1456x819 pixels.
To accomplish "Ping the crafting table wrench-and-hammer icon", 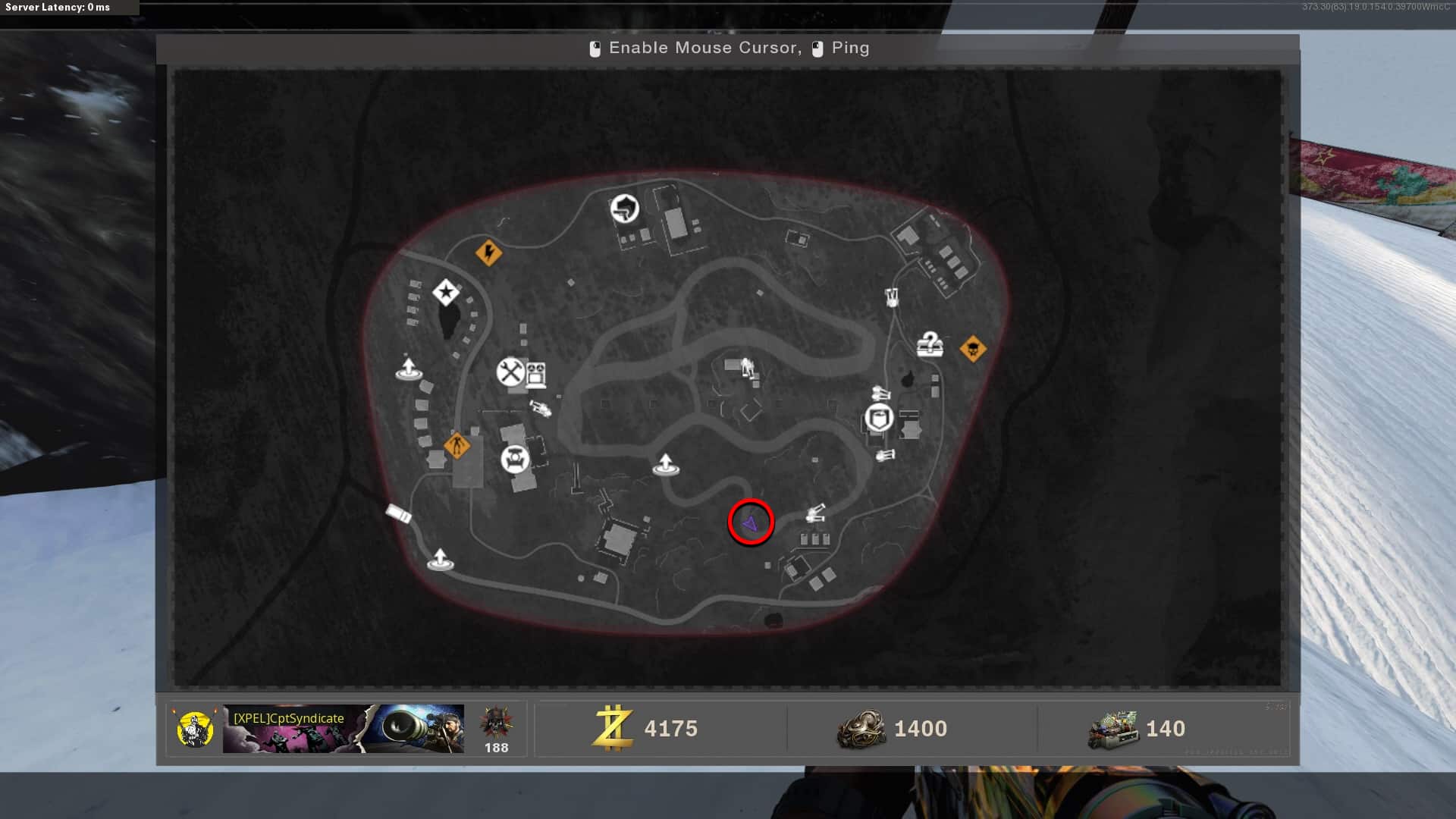I will pos(511,372).
